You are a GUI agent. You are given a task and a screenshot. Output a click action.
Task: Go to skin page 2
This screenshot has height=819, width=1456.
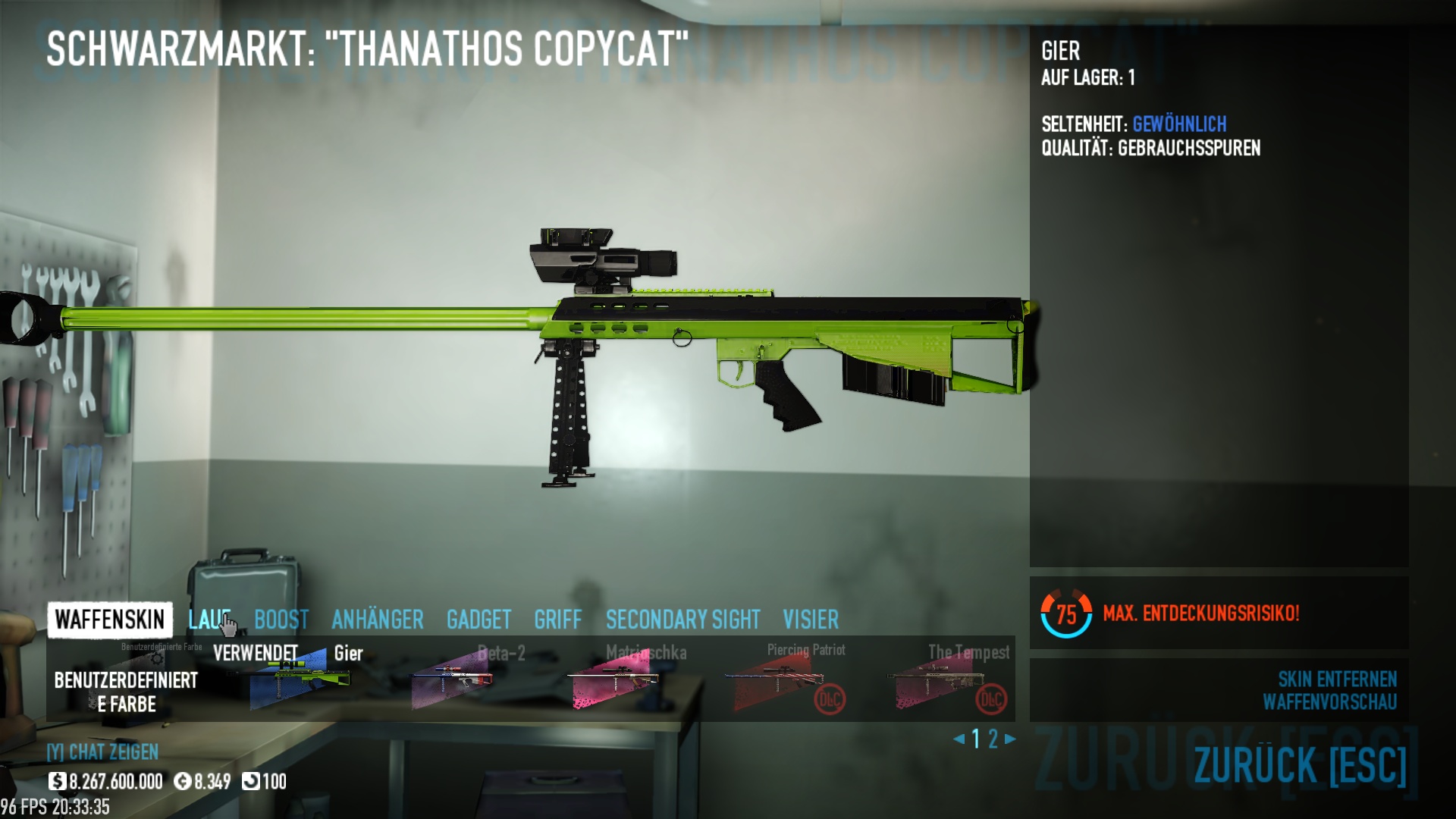pos(993,739)
